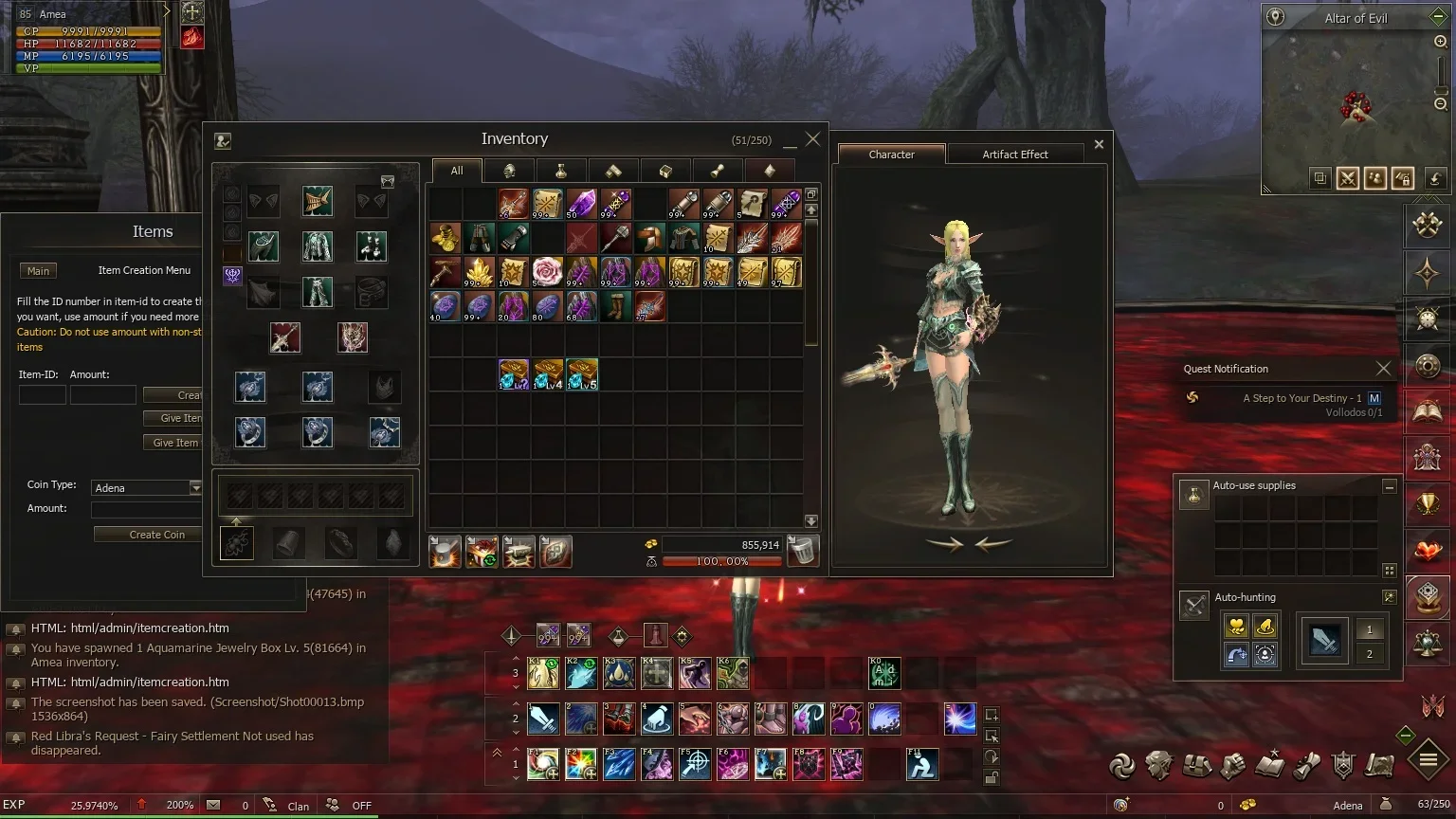This screenshot has height=819, width=1456.
Task: Toggle the Auto-hunting crossed swords button
Action: click(x=1193, y=603)
